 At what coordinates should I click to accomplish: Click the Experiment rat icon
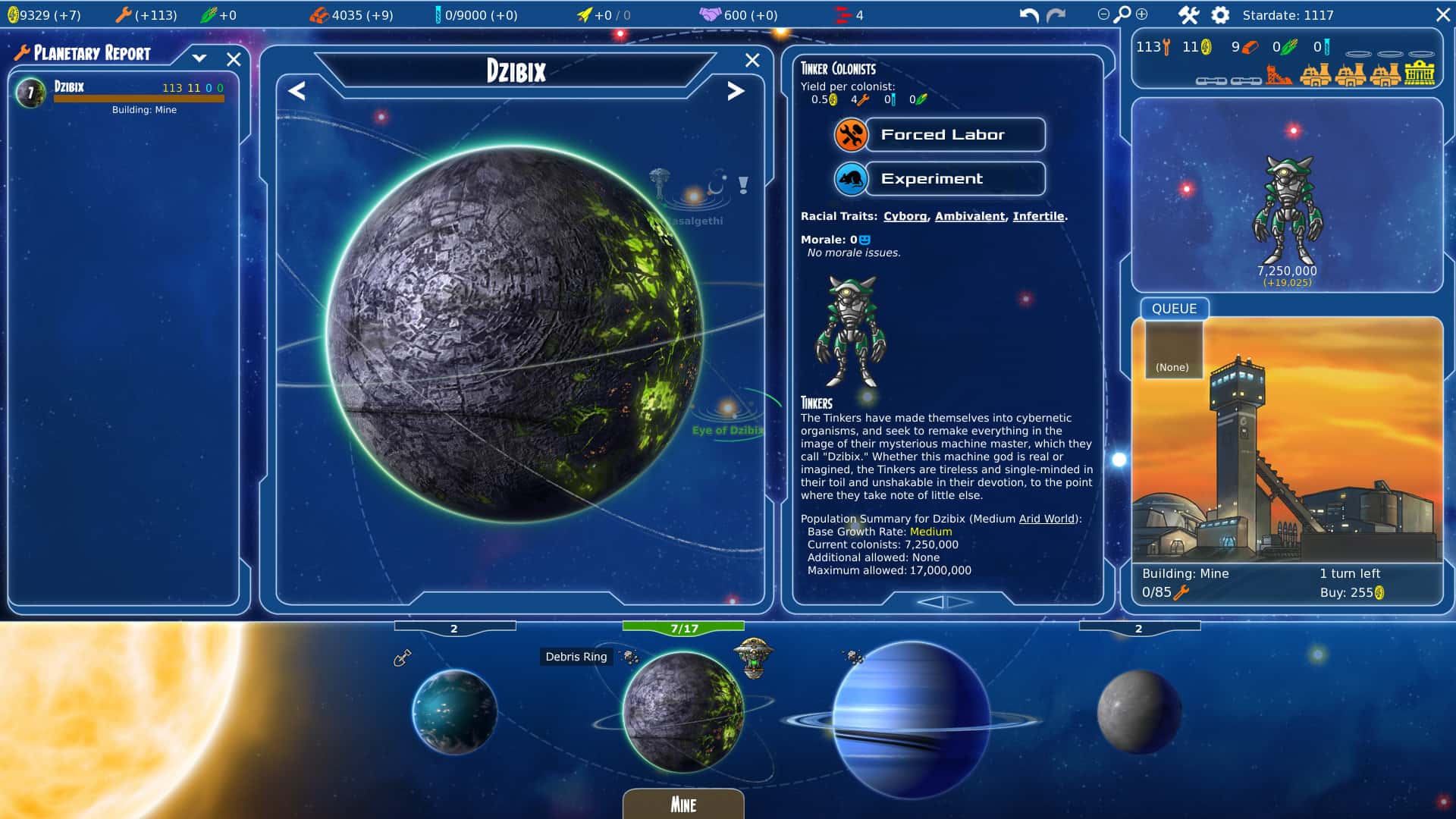(x=852, y=179)
